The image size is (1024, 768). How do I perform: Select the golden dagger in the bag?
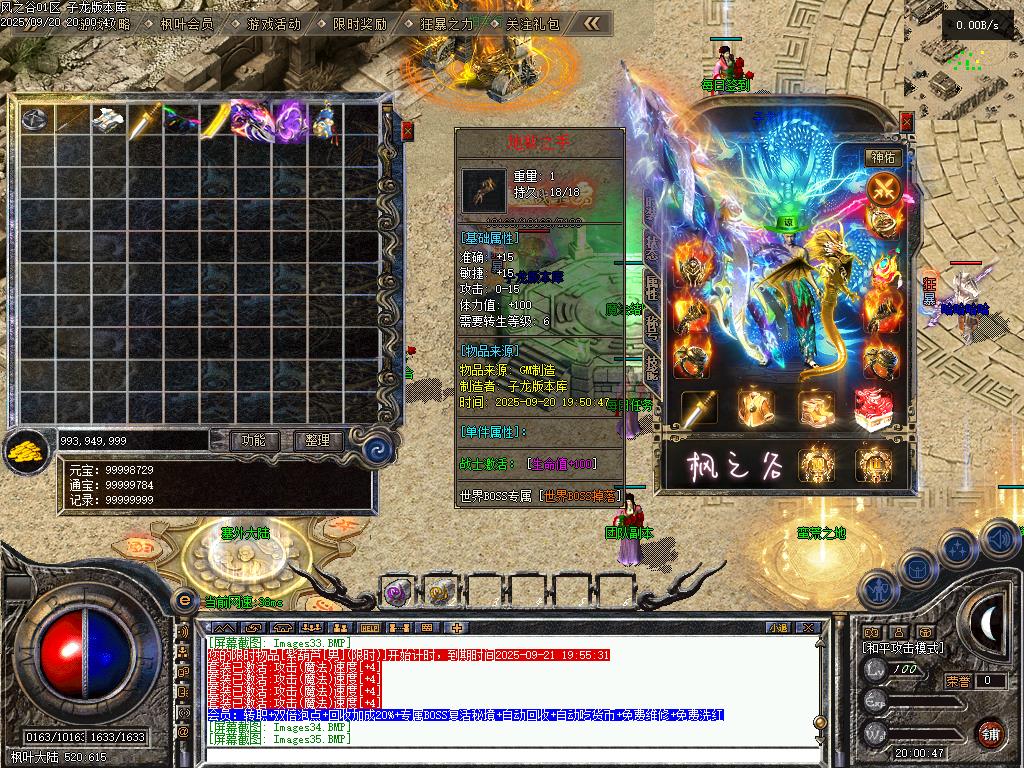point(144,119)
